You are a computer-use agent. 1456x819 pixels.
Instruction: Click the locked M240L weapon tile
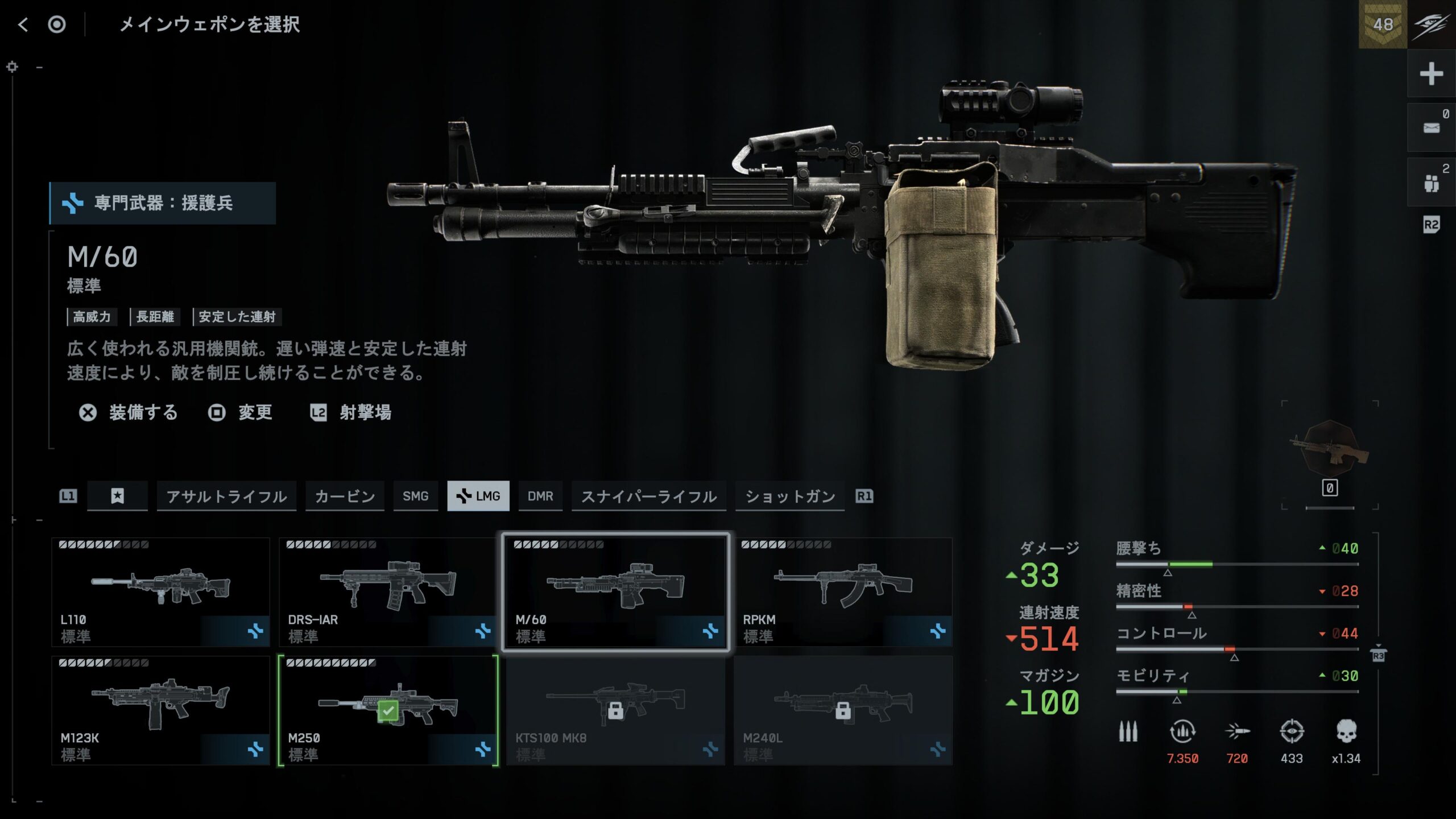tap(843, 710)
